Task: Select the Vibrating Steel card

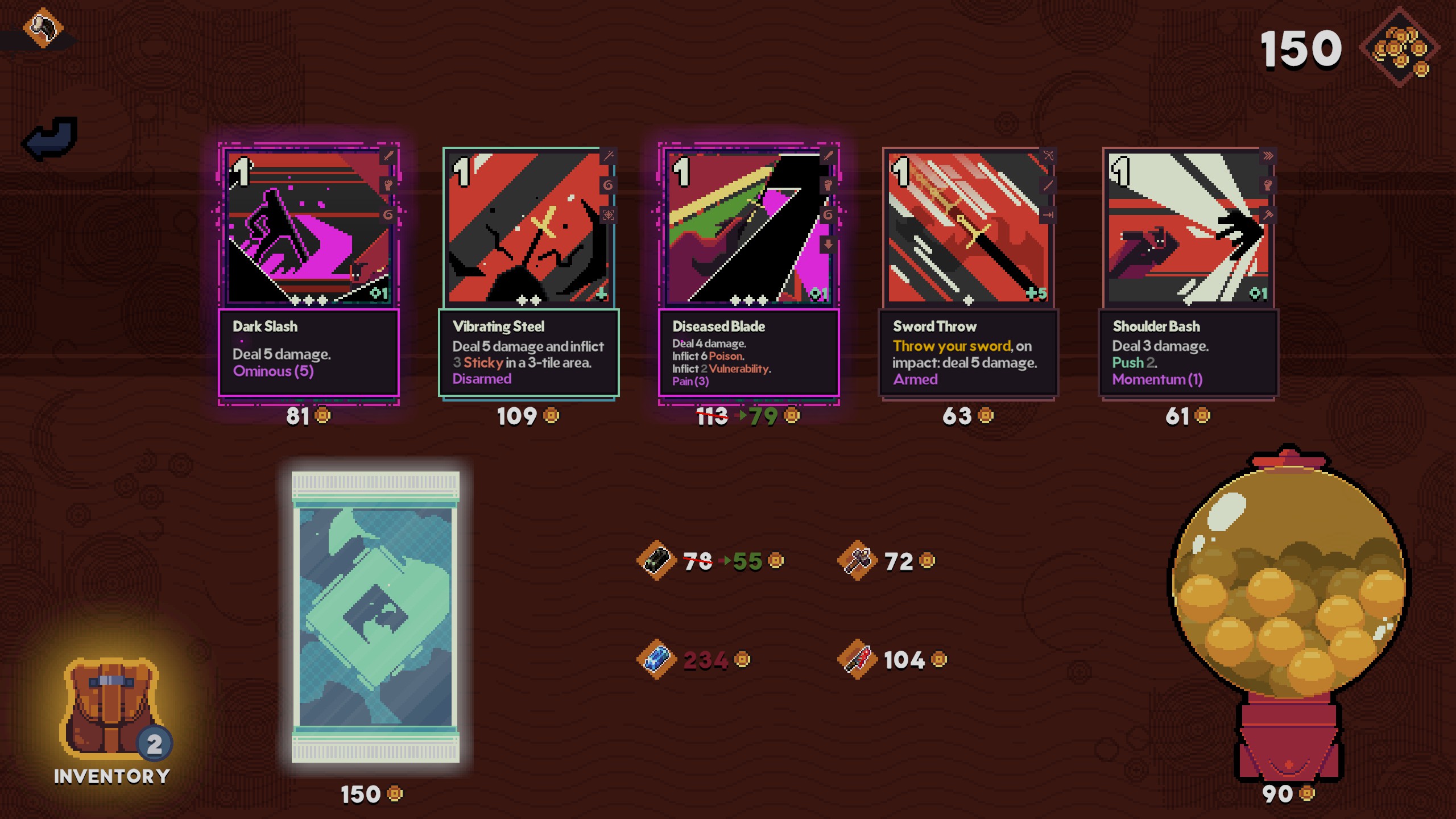Action: click(528, 273)
